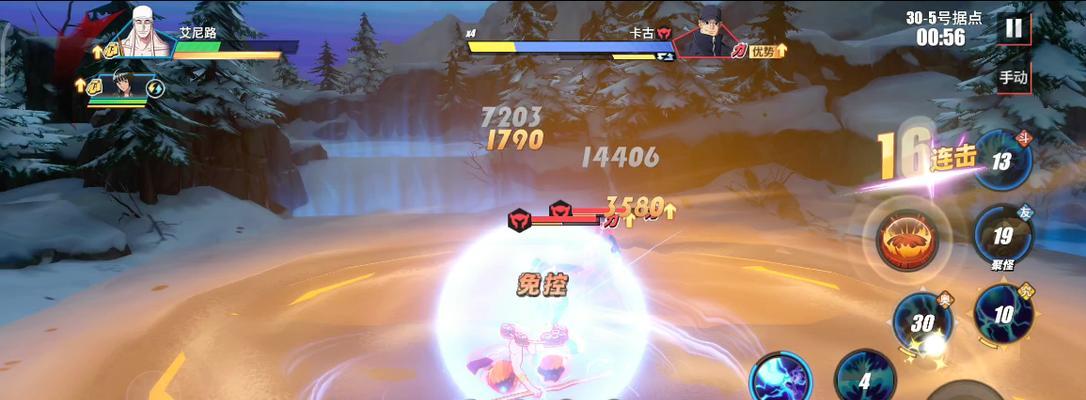Tap the skill showing cooldown 13
The image size is (1086, 400).
(x=1002, y=161)
